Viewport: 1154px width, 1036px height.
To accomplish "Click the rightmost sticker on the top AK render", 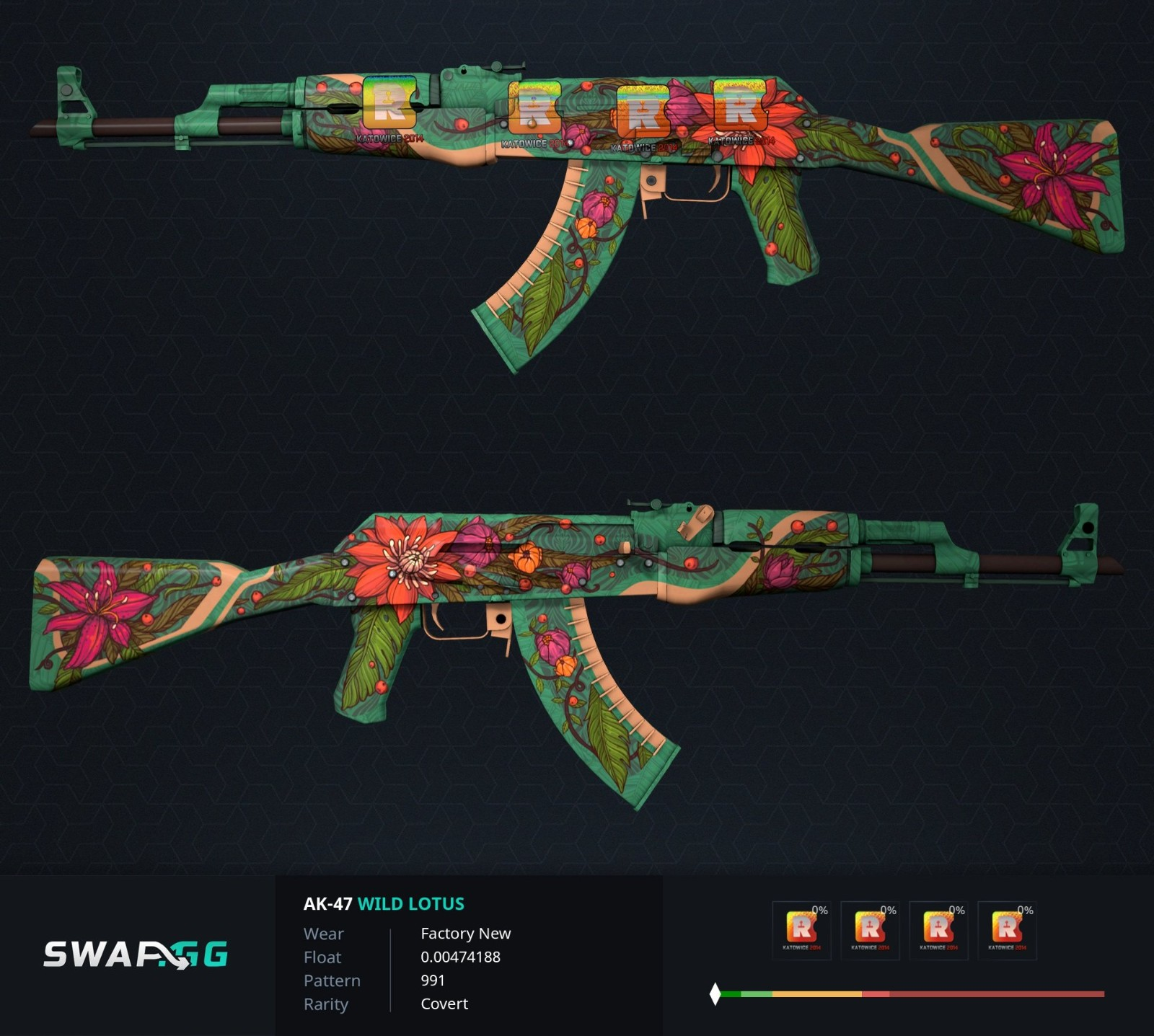I will tap(743, 108).
